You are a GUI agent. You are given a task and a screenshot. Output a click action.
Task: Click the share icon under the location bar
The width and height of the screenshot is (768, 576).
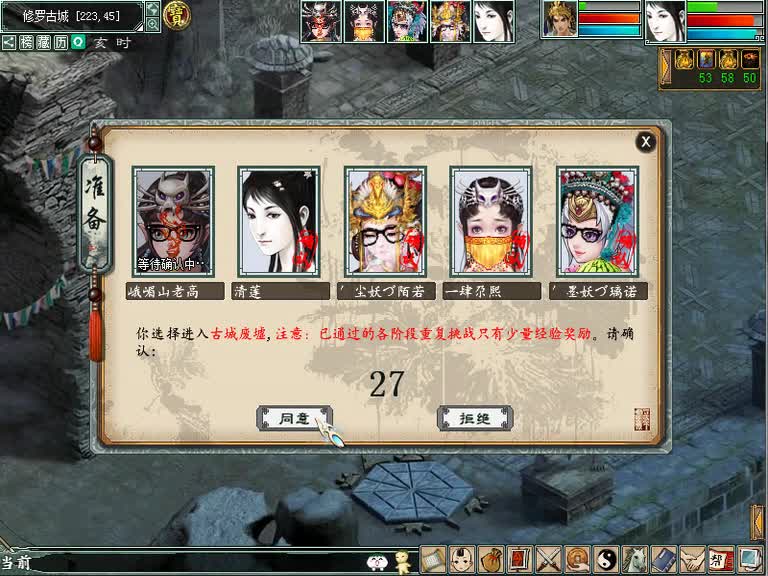click(9, 43)
